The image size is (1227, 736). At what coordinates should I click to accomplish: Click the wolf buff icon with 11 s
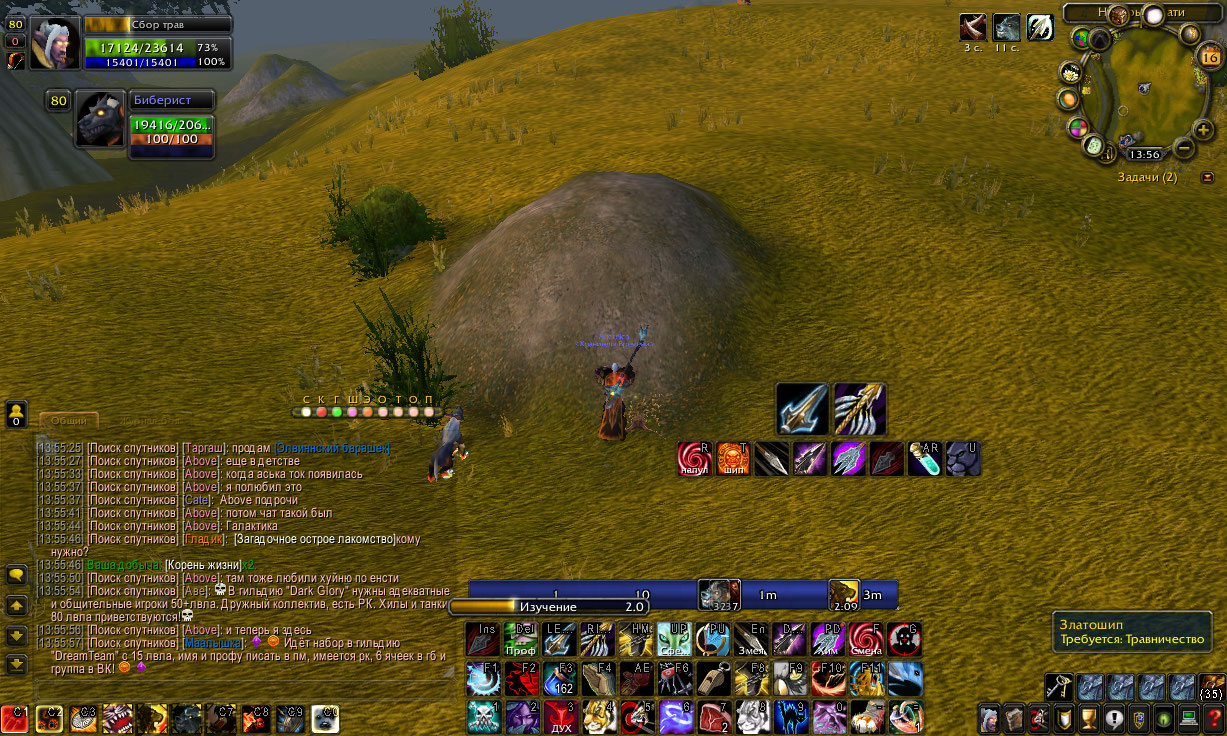point(1006,28)
